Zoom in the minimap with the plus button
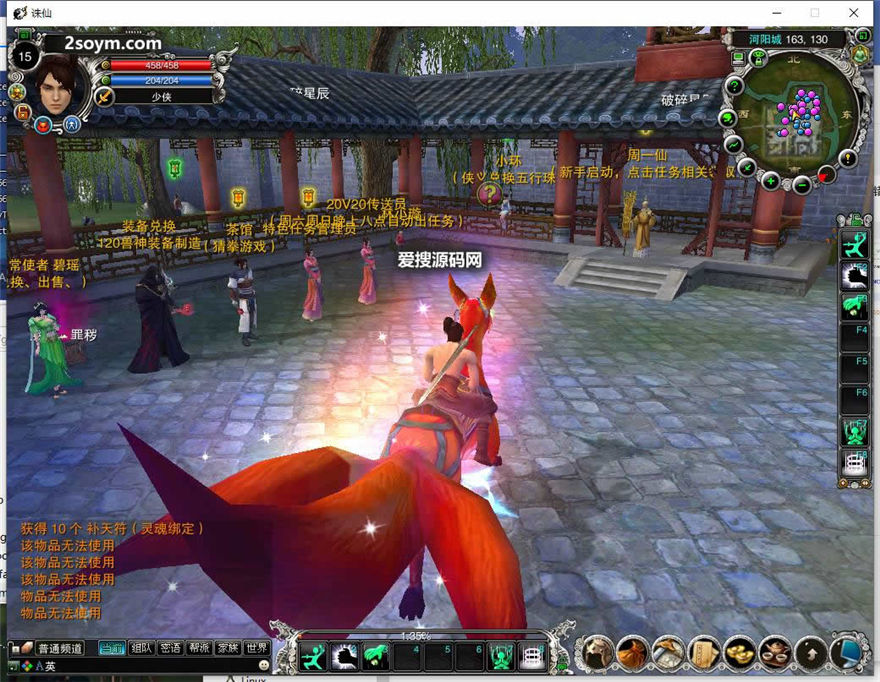This screenshot has height=682, width=880. pos(770,181)
